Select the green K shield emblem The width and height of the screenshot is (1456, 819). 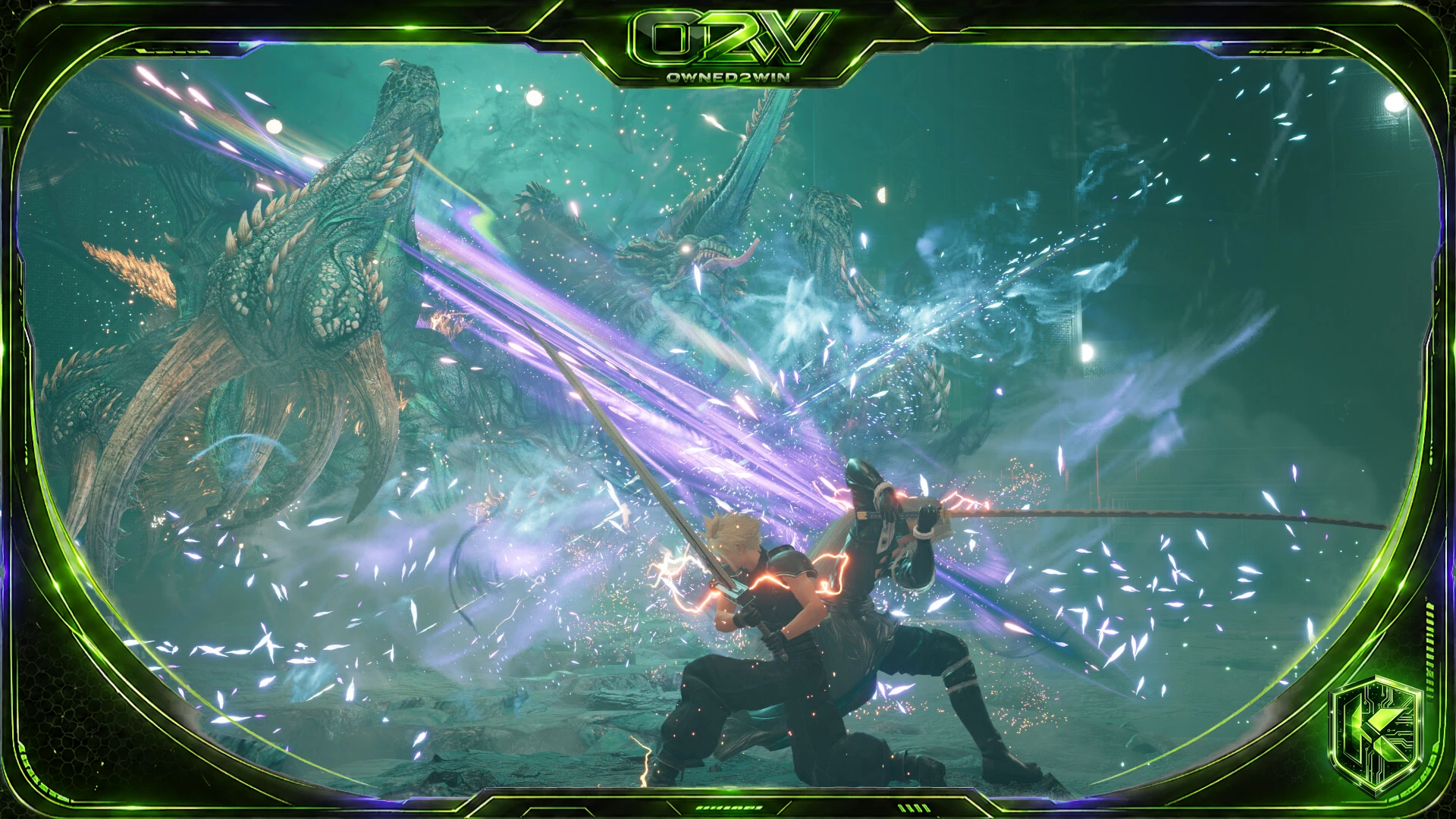pos(1376,734)
